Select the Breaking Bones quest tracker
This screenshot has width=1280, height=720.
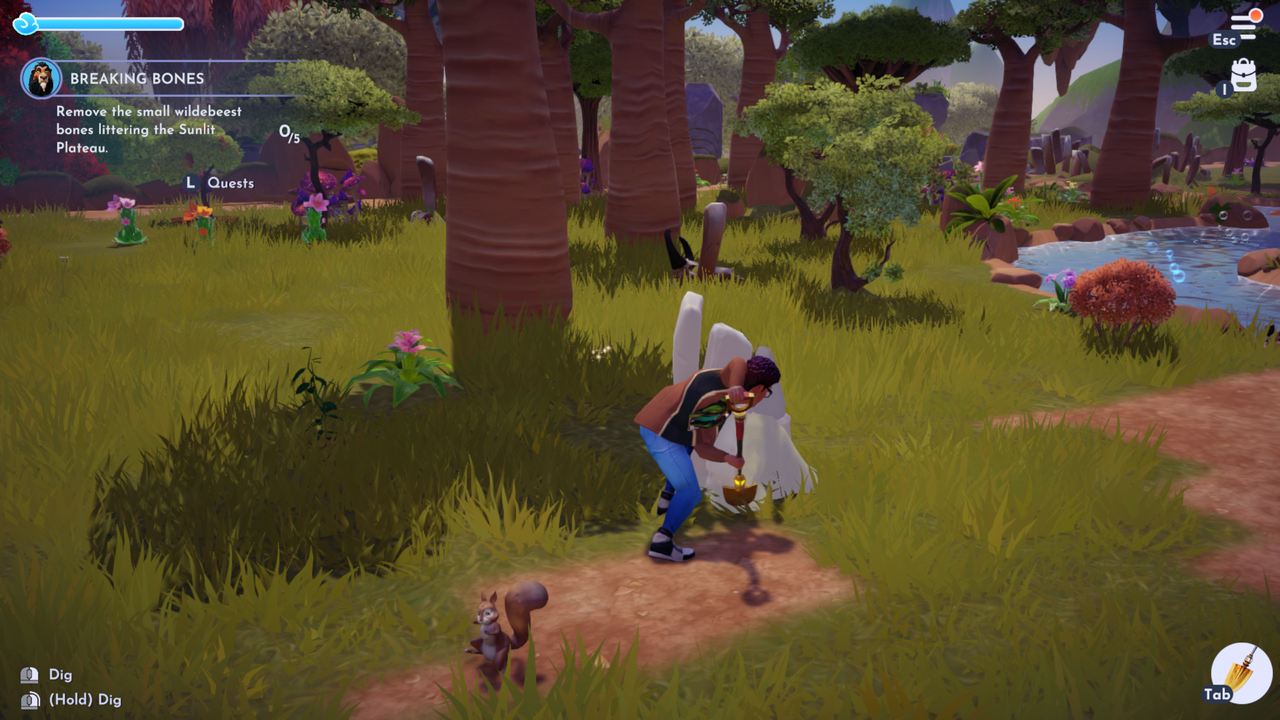[x=137, y=78]
